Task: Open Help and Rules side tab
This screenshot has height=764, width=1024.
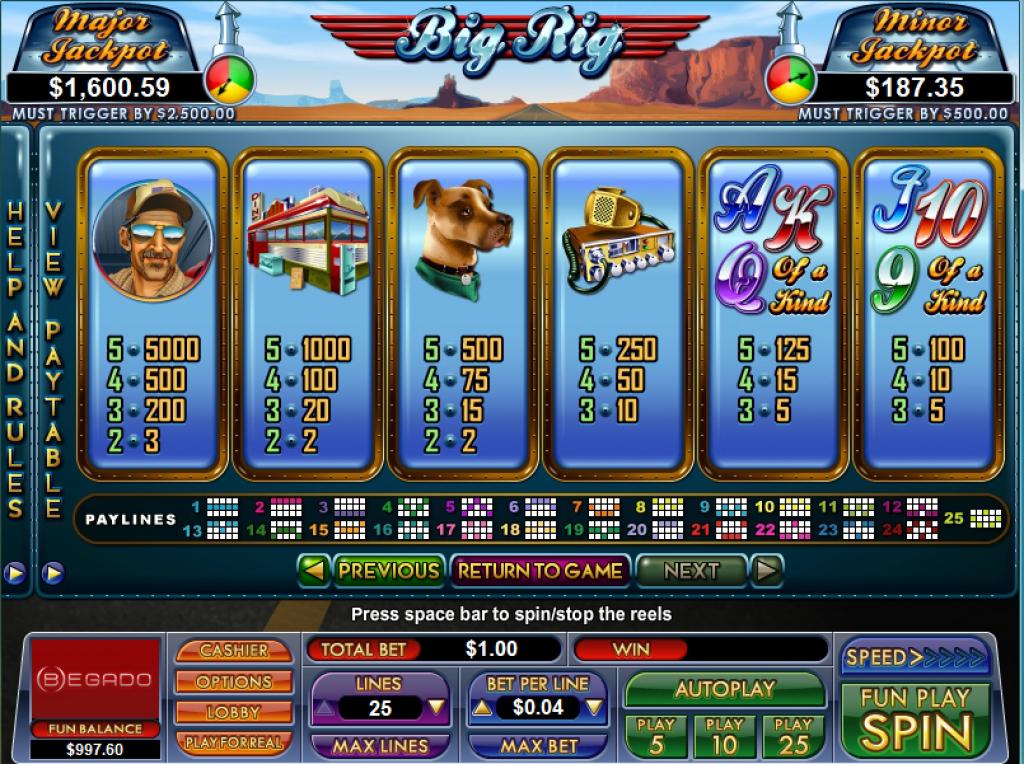Action: [15, 360]
